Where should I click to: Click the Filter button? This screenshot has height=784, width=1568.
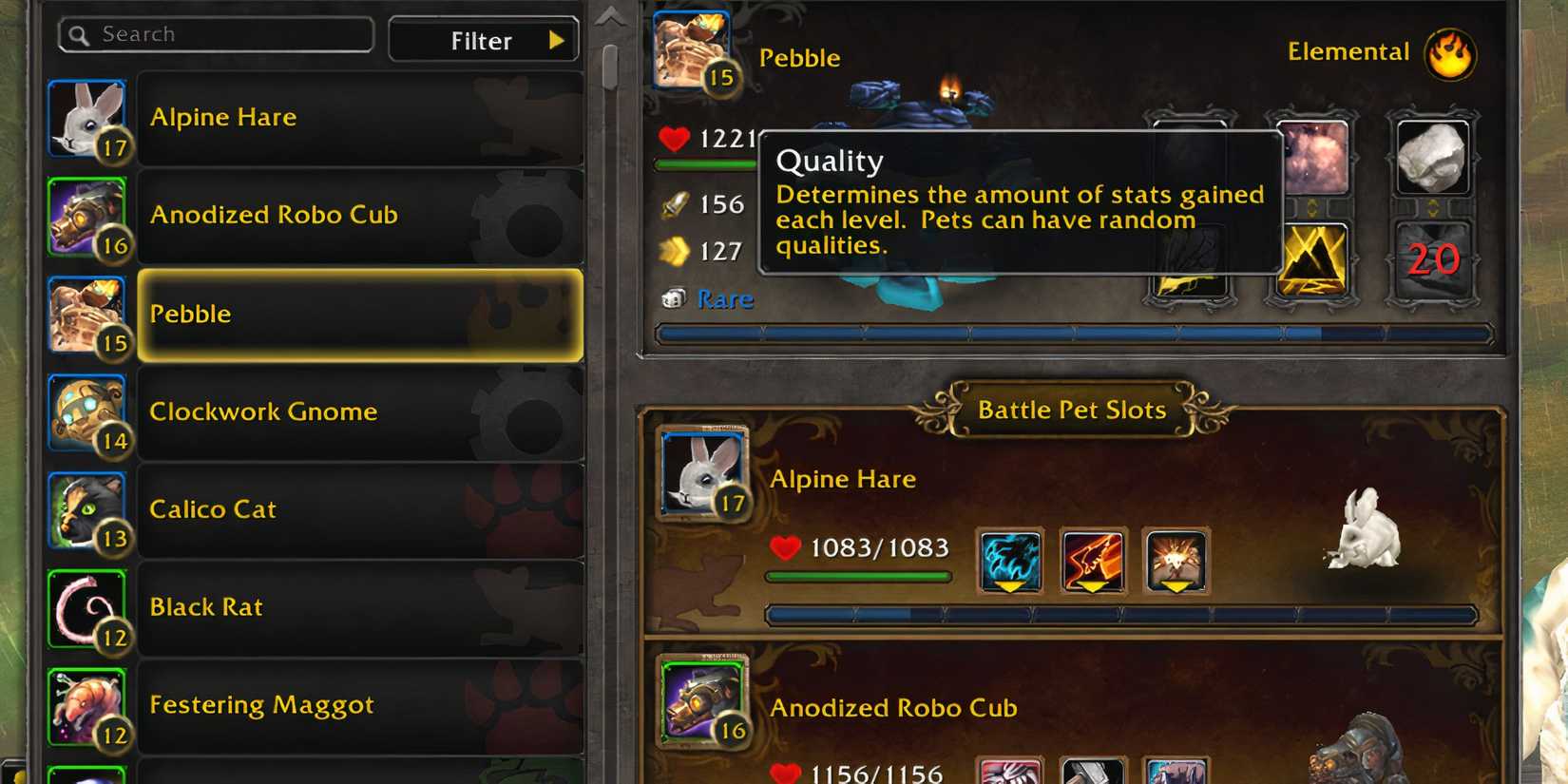point(480,40)
